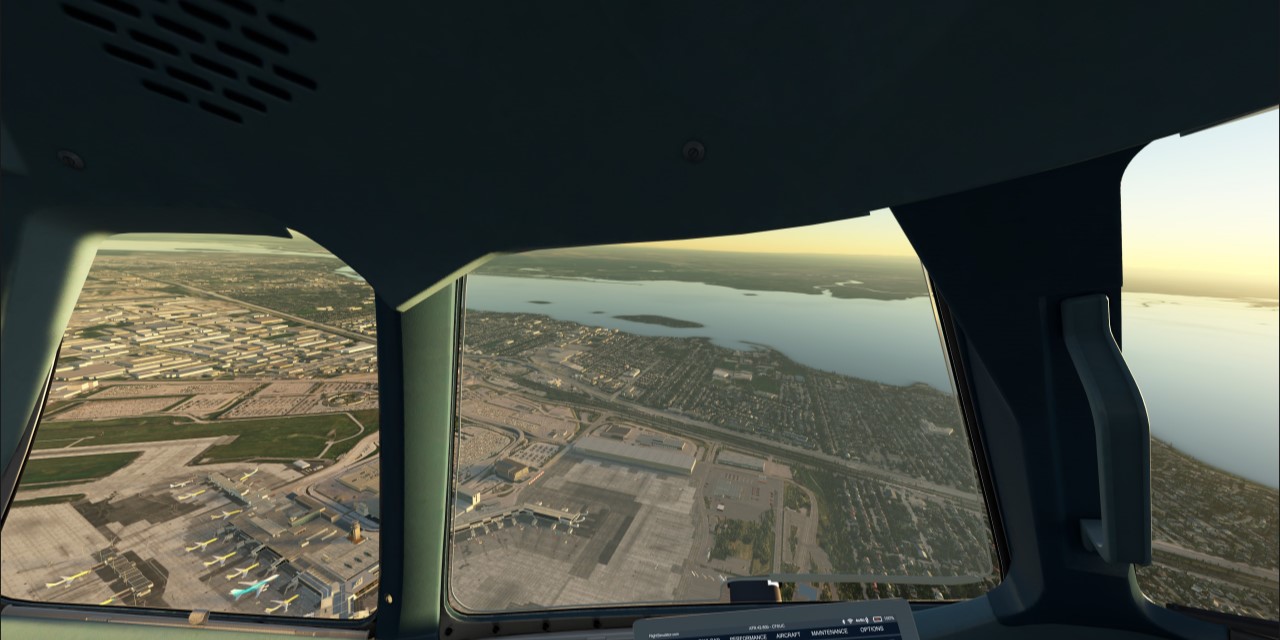Open the Options tab
The image size is (1280, 640).
click(871, 629)
